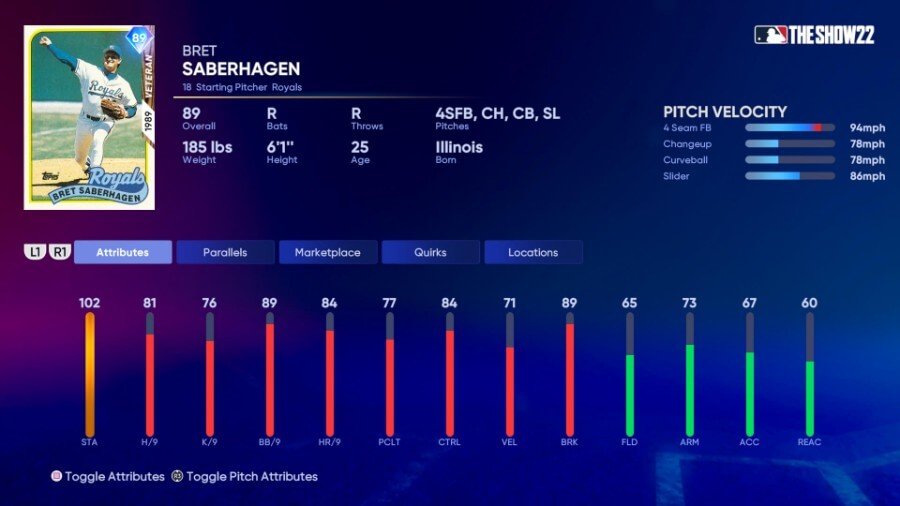Open the Parallels tab
900x506 pixels.
point(225,252)
